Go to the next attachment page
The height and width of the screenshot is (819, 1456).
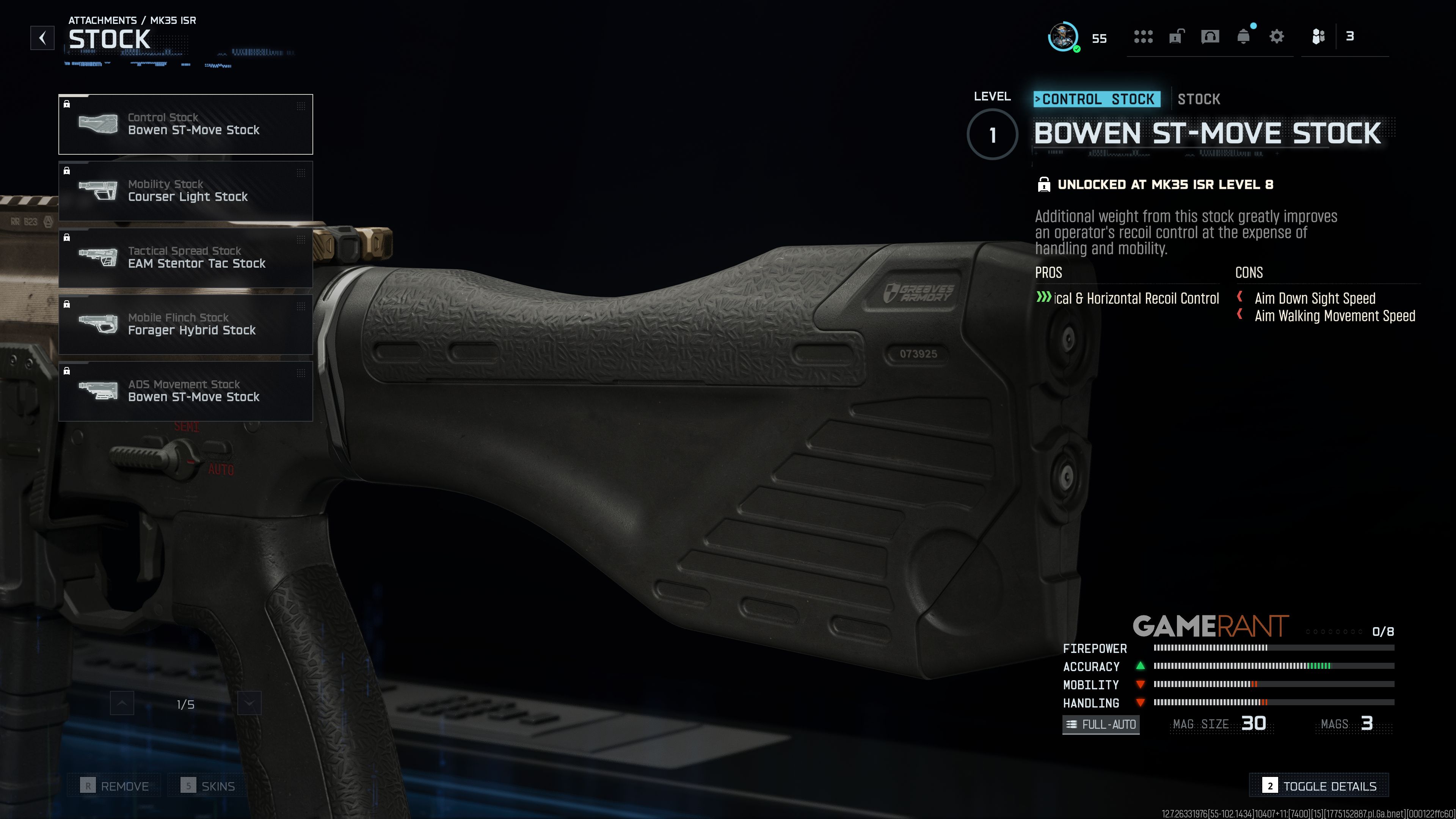(249, 704)
